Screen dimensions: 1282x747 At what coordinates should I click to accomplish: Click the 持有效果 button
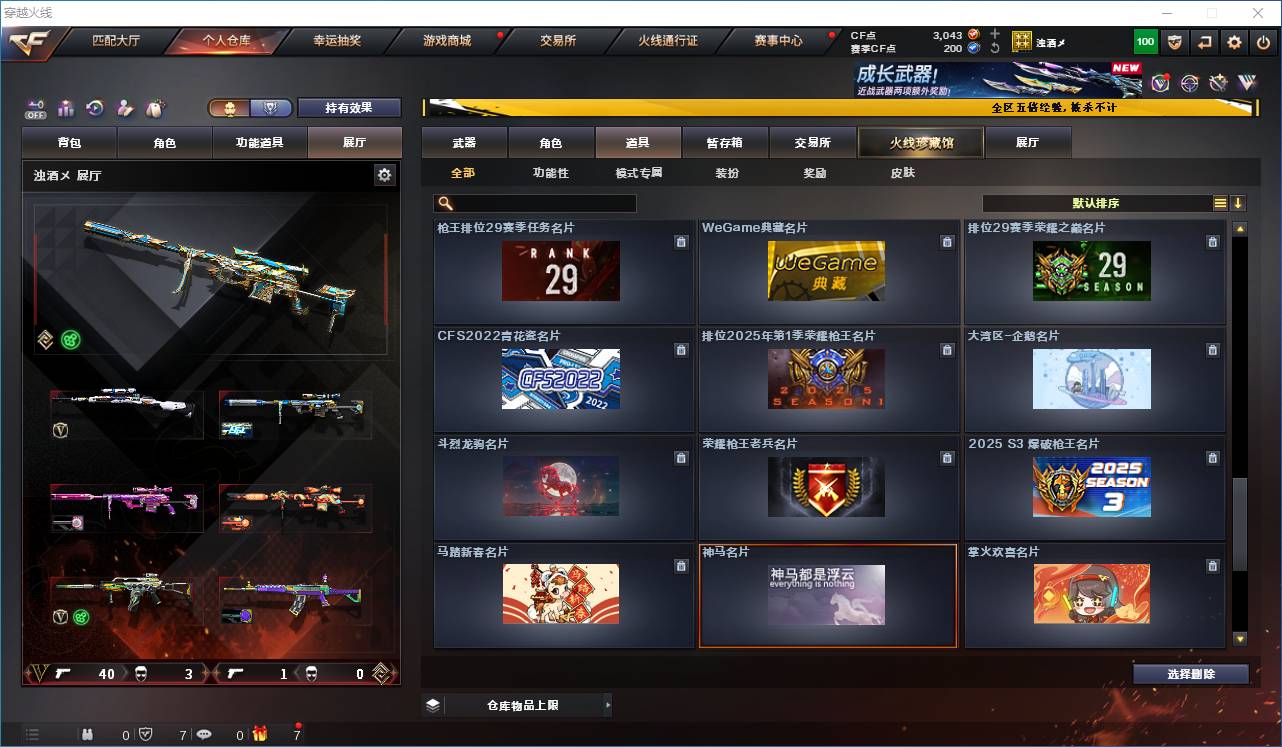point(349,107)
